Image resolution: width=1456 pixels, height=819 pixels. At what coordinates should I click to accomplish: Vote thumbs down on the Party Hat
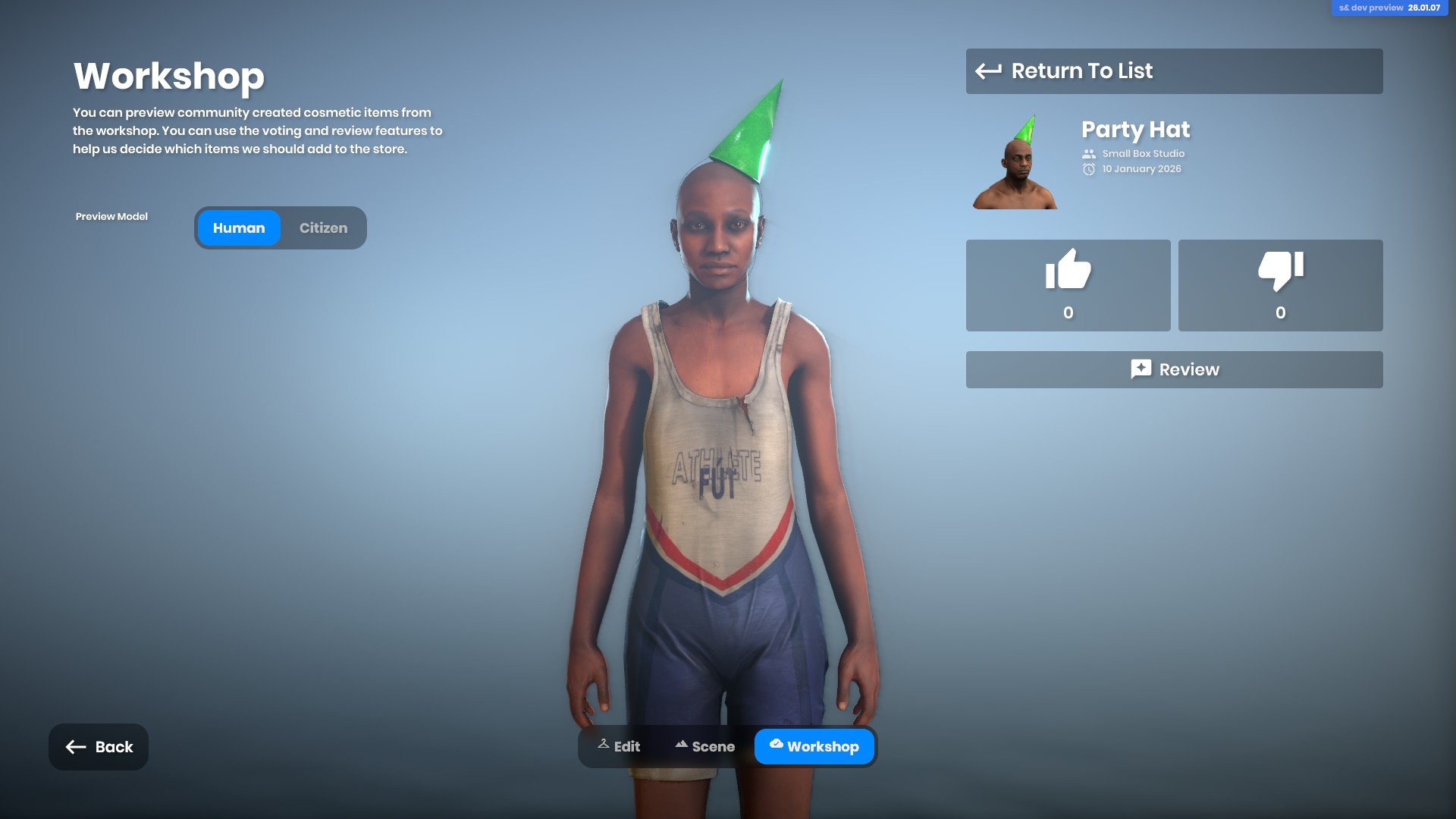[x=1280, y=285]
